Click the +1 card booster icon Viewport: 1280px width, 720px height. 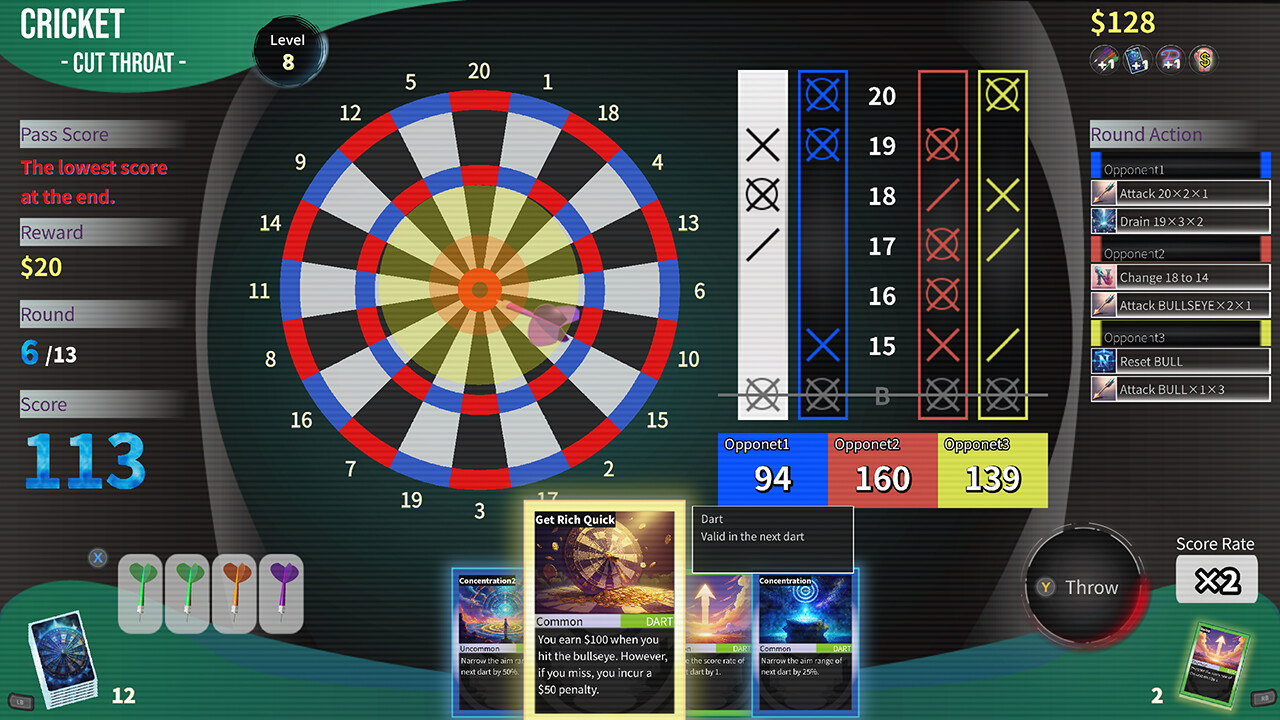tap(1137, 59)
